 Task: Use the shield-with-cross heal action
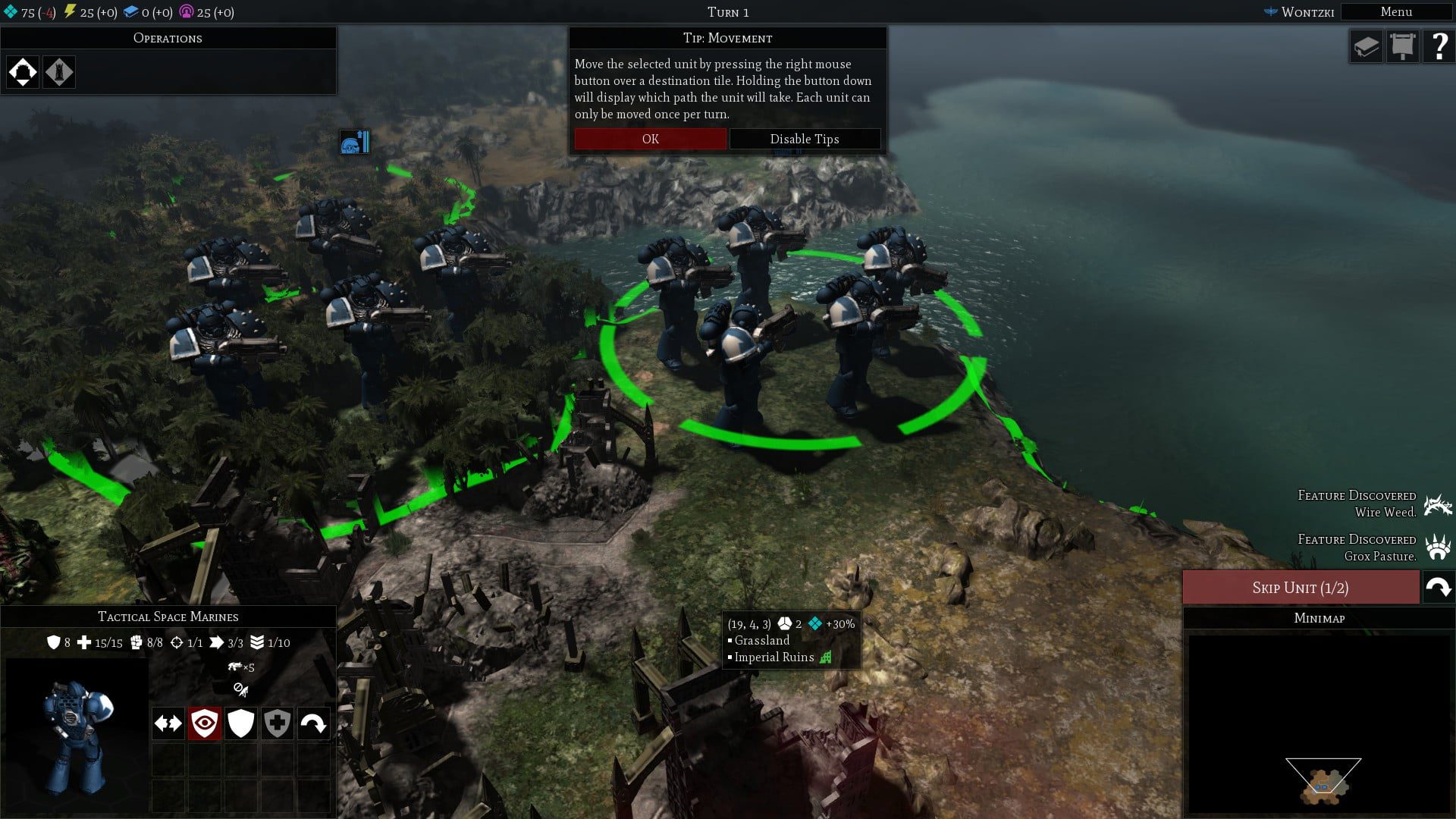coord(277,723)
